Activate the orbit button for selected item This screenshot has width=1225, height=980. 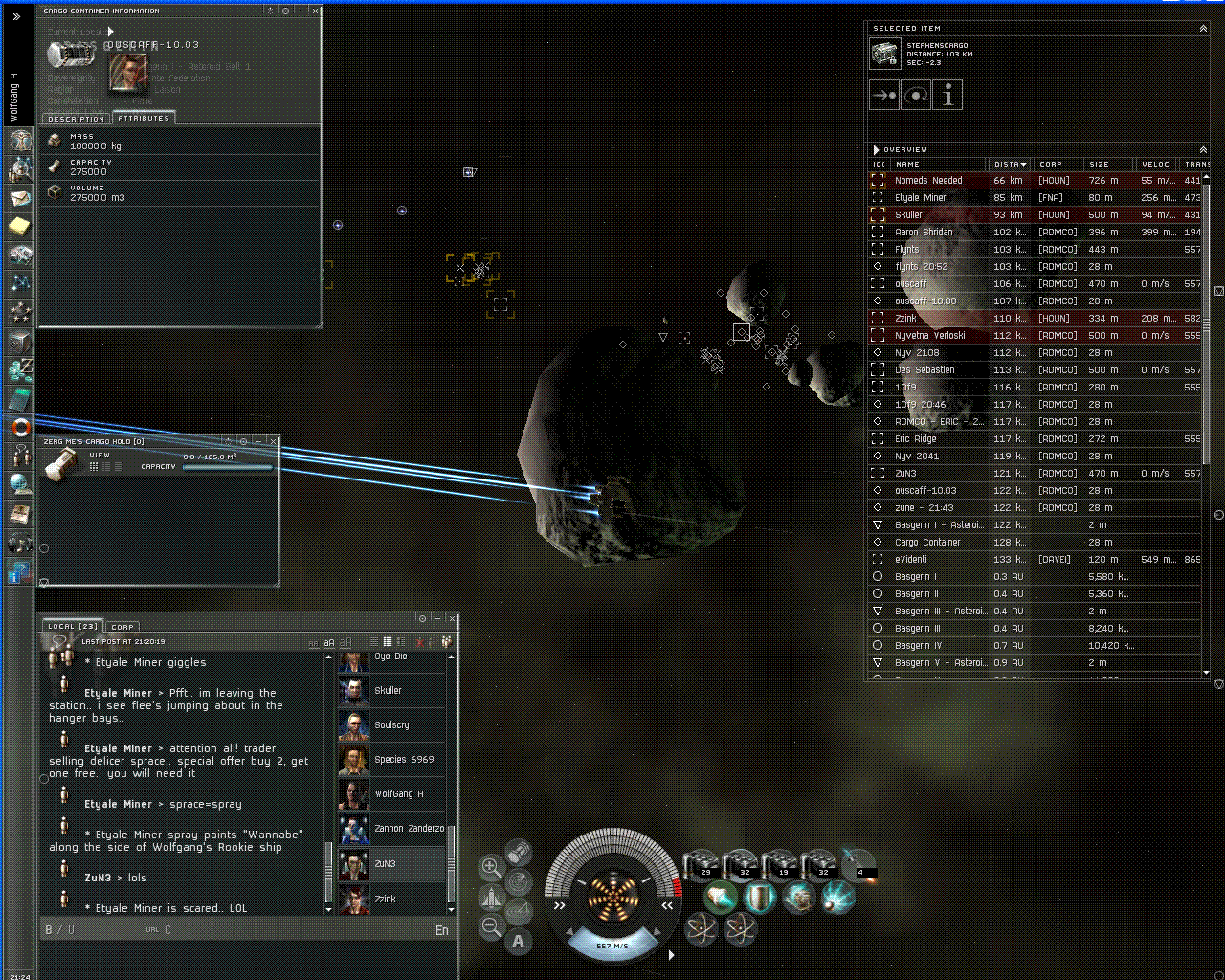click(x=915, y=95)
